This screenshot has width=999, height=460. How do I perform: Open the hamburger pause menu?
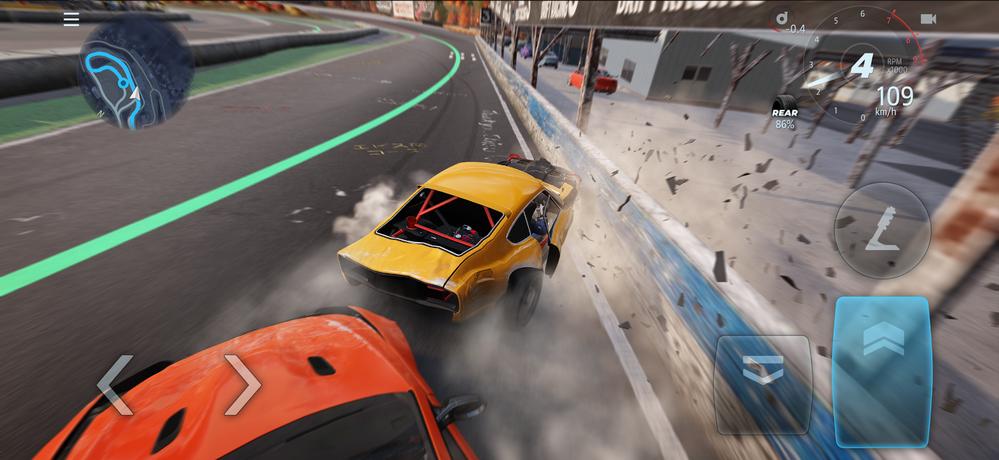pos(71,20)
